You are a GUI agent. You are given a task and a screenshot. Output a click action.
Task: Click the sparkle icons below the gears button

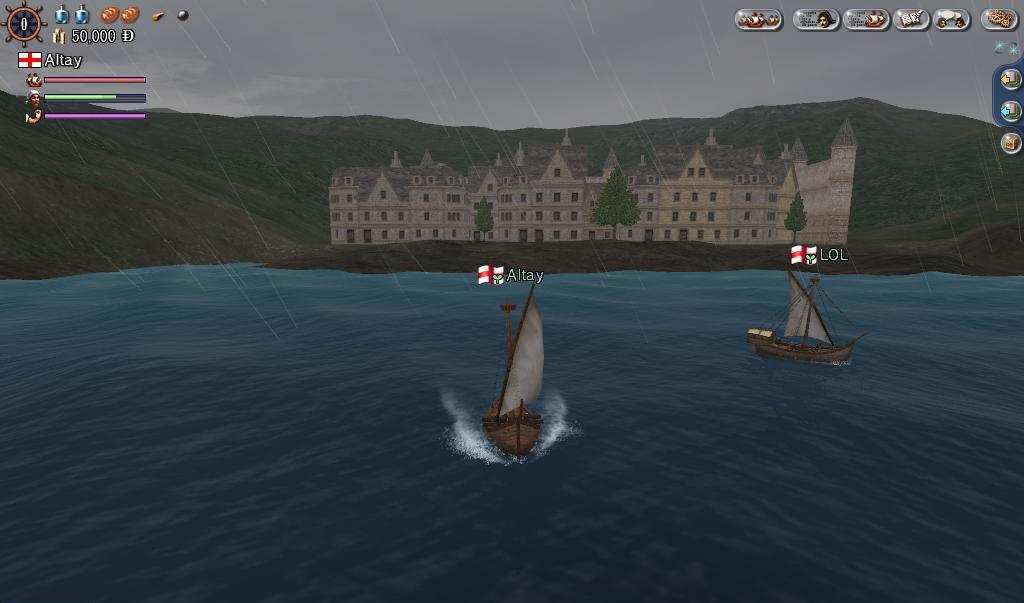point(1005,47)
